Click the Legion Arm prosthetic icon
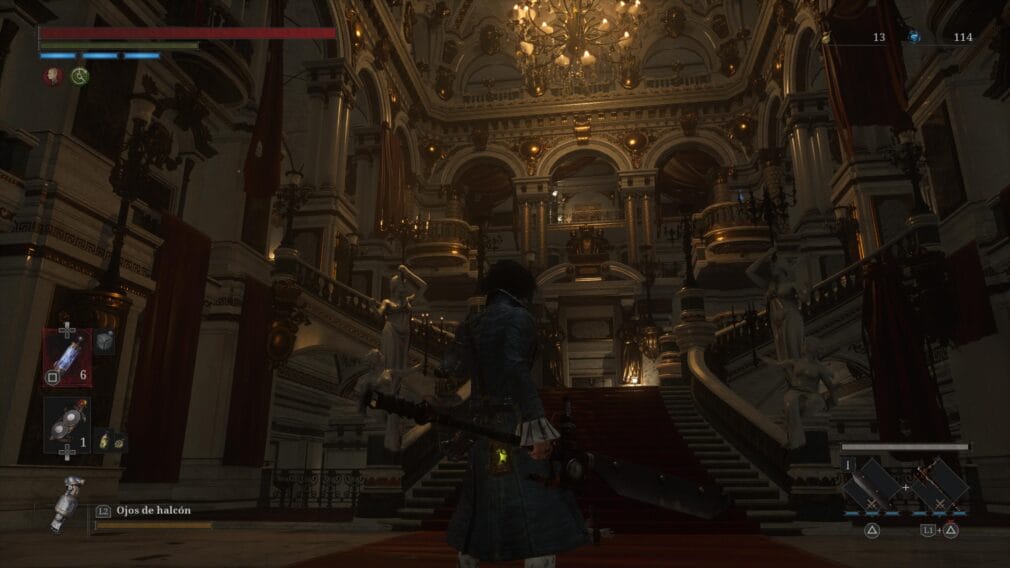1010x568 pixels. tap(68, 503)
